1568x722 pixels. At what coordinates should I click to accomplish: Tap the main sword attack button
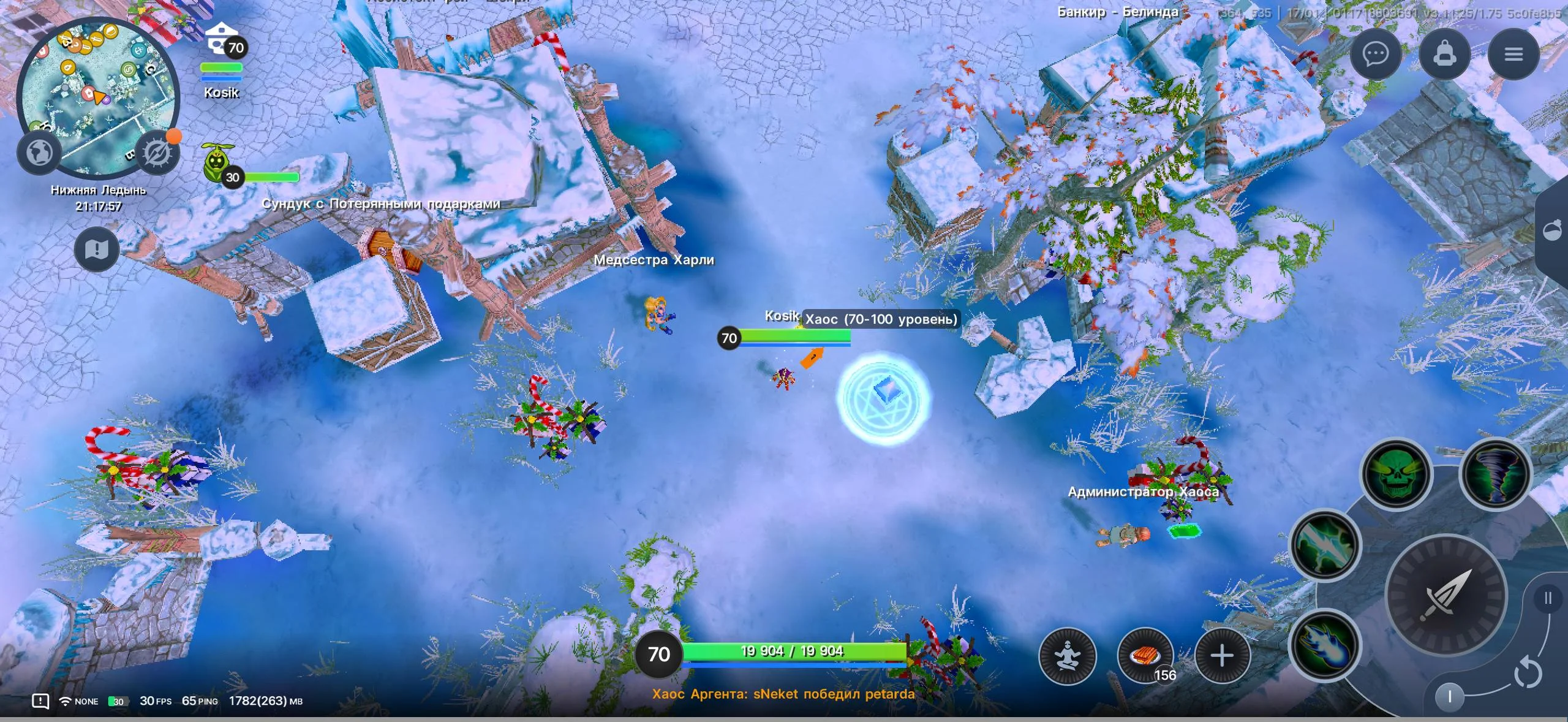1445,596
